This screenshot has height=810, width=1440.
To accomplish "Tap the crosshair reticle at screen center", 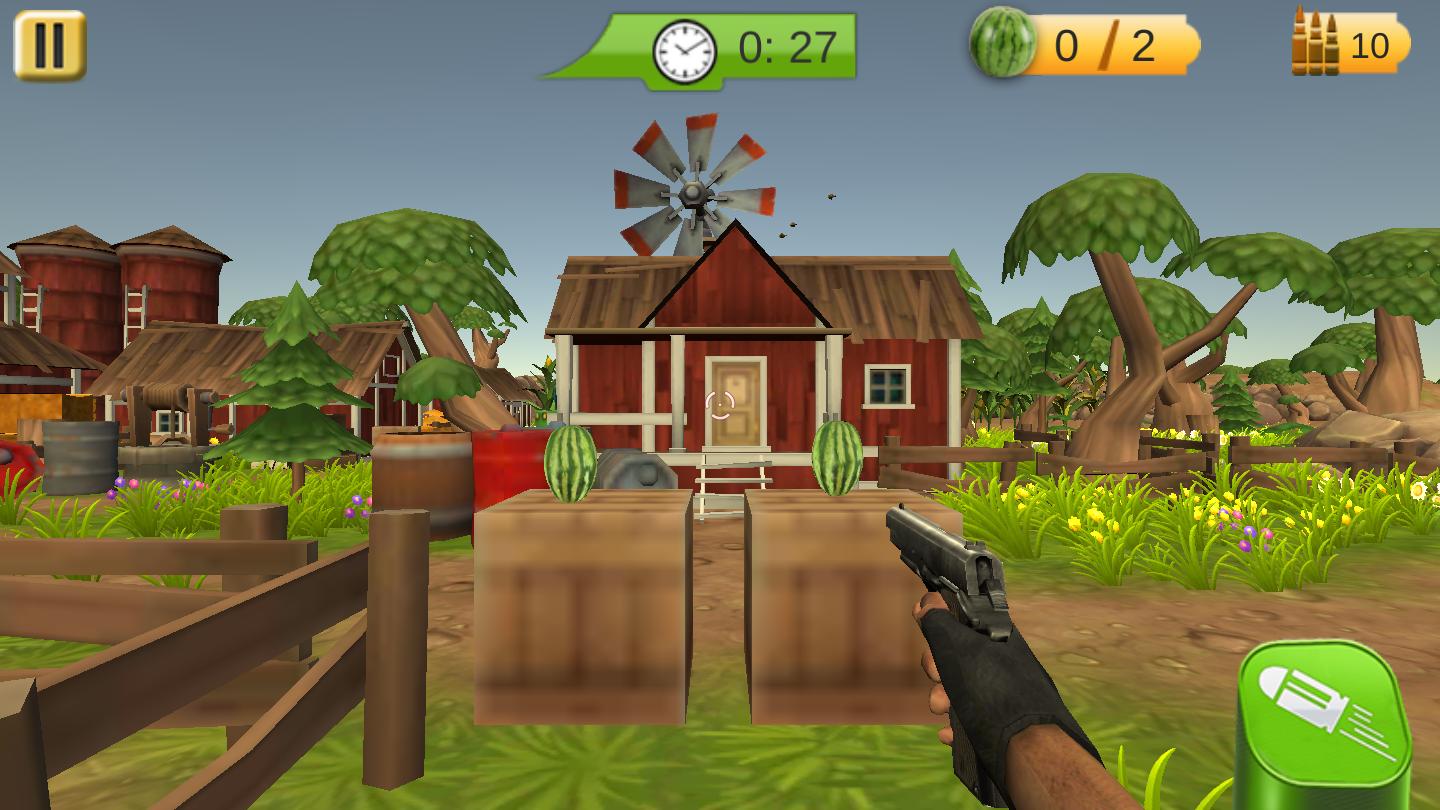I will tap(719, 404).
